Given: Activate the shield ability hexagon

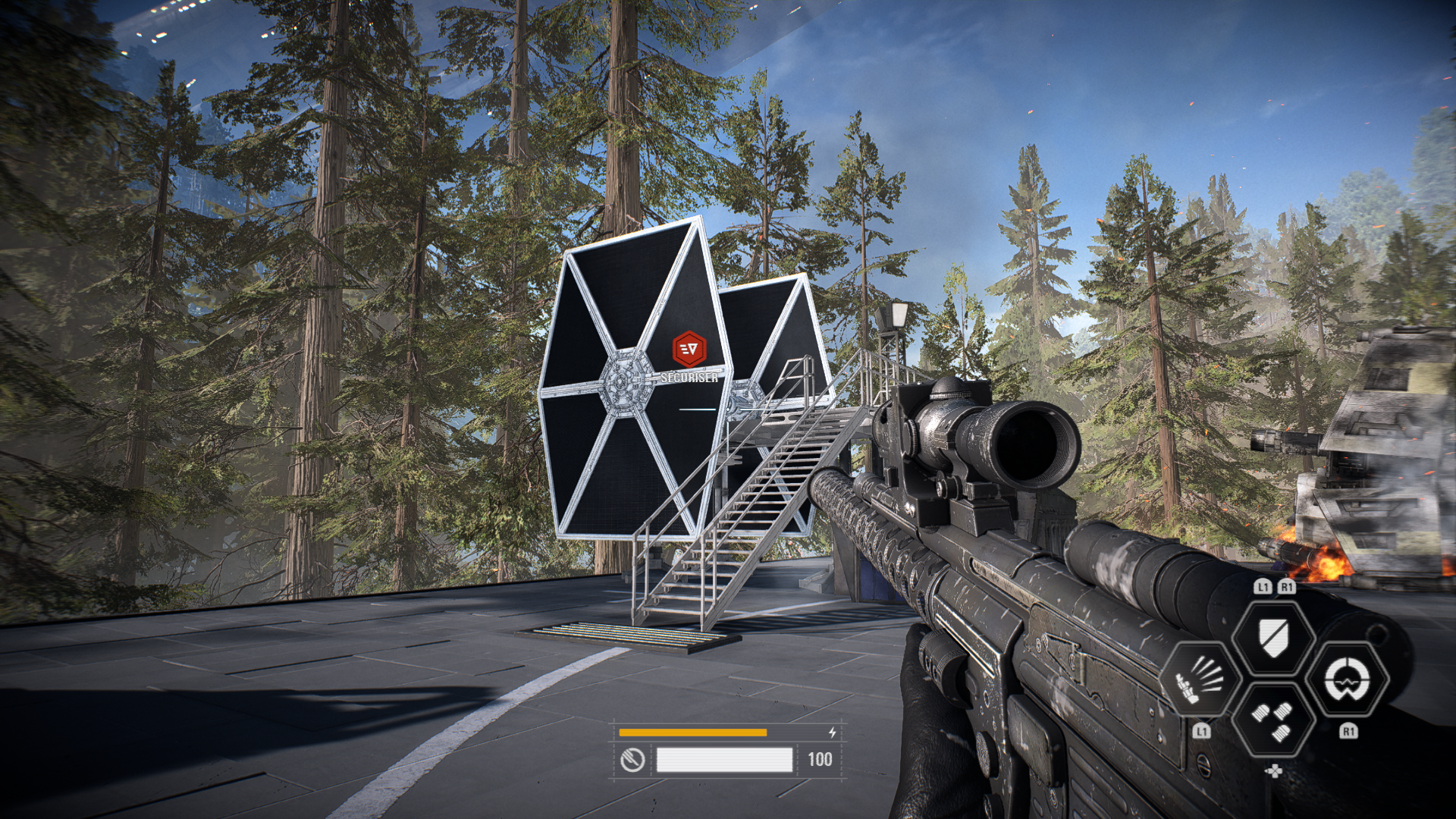Looking at the screenshot, I should click(x=1273, y=635).
